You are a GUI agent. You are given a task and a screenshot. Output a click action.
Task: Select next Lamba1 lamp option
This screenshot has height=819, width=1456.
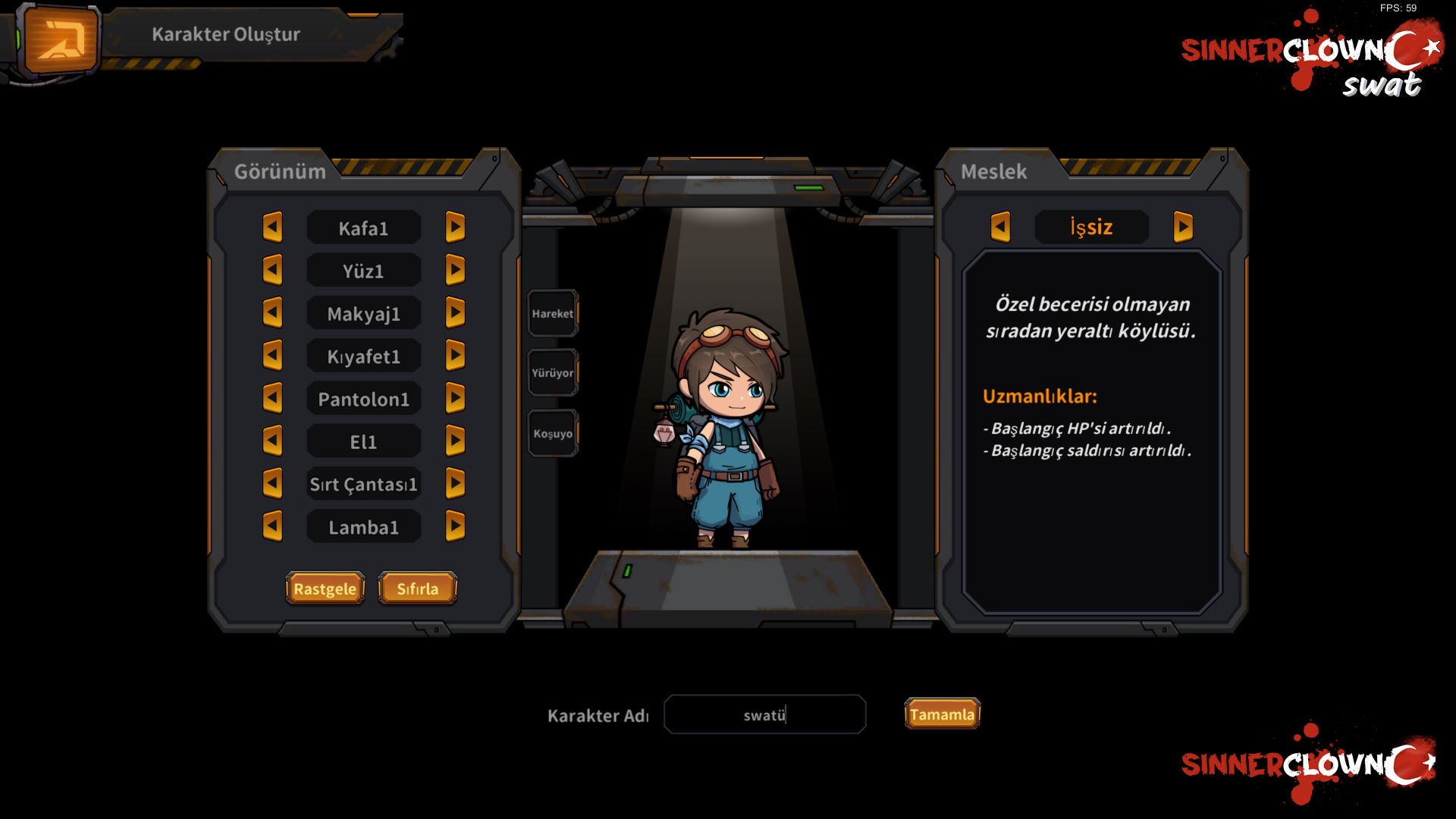[455, 527]
